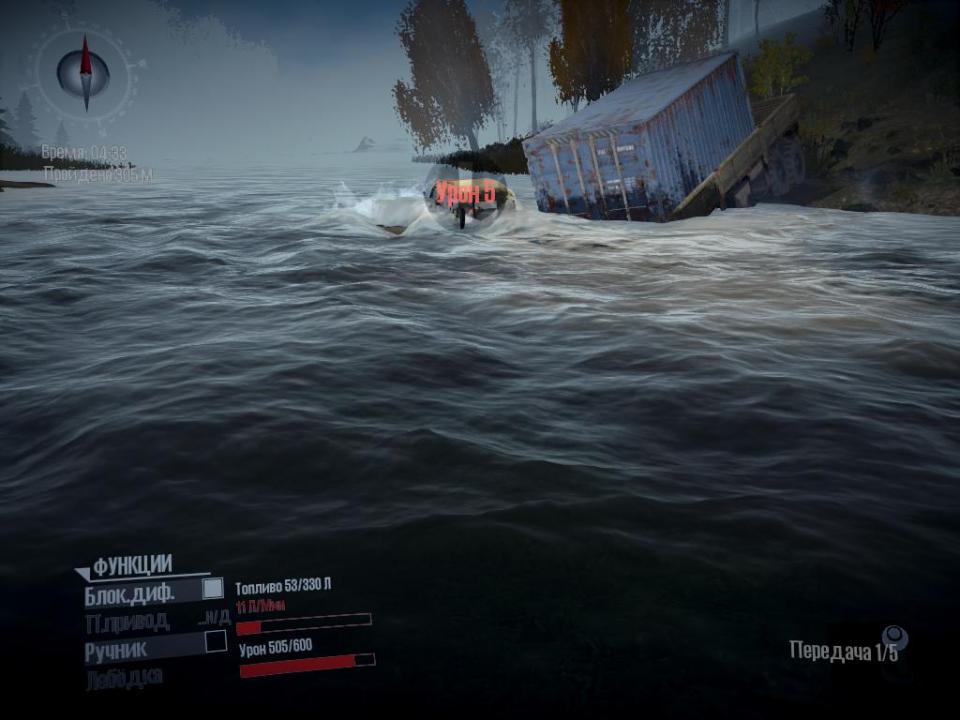This screenshot has width=960, height=720.
Task: Toggle the Блок.диф. differential lock checkbox
Action: [x=213, y=589]
